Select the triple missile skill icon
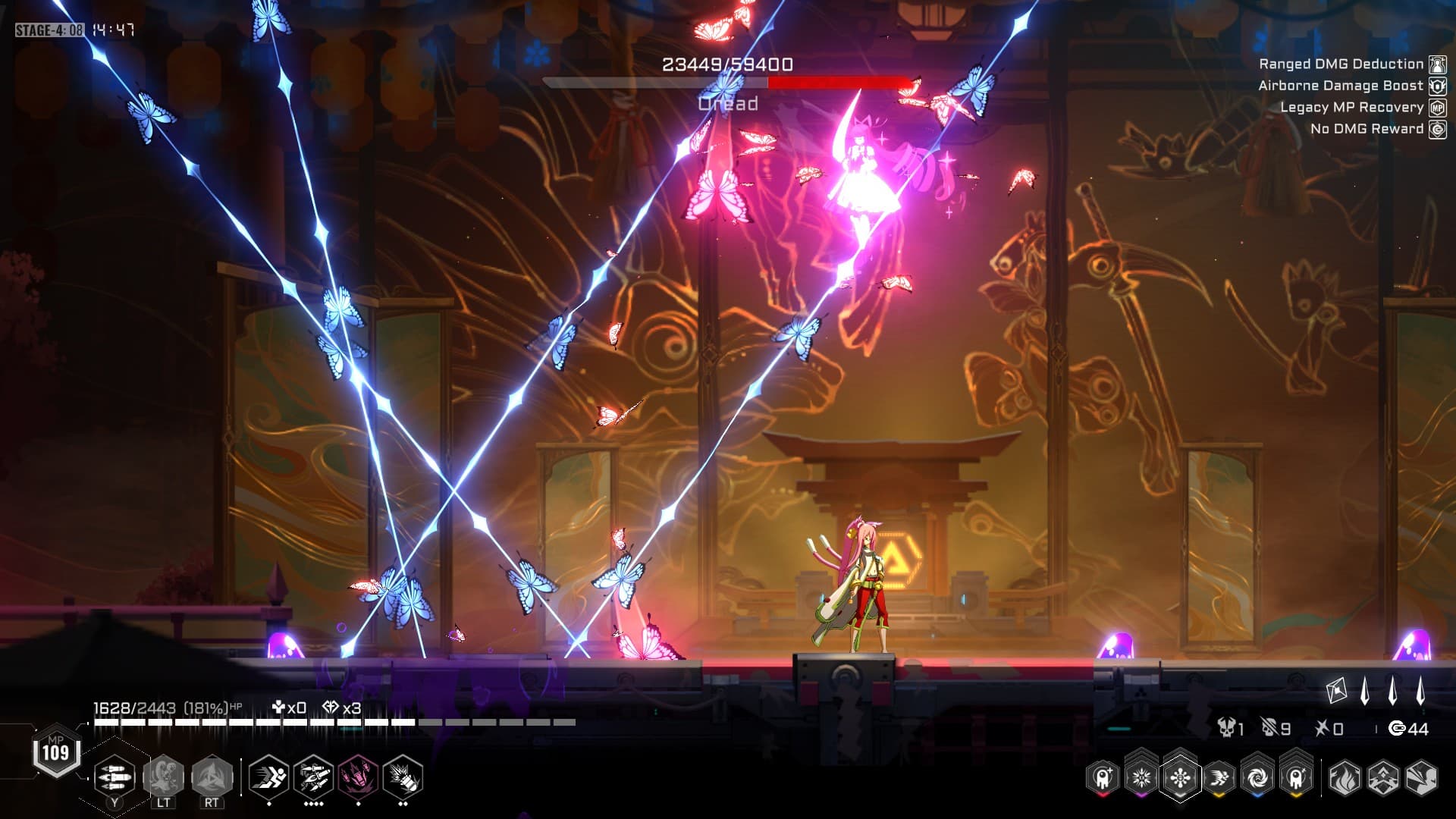This screenshot has width=1456, height=819. 115,777
